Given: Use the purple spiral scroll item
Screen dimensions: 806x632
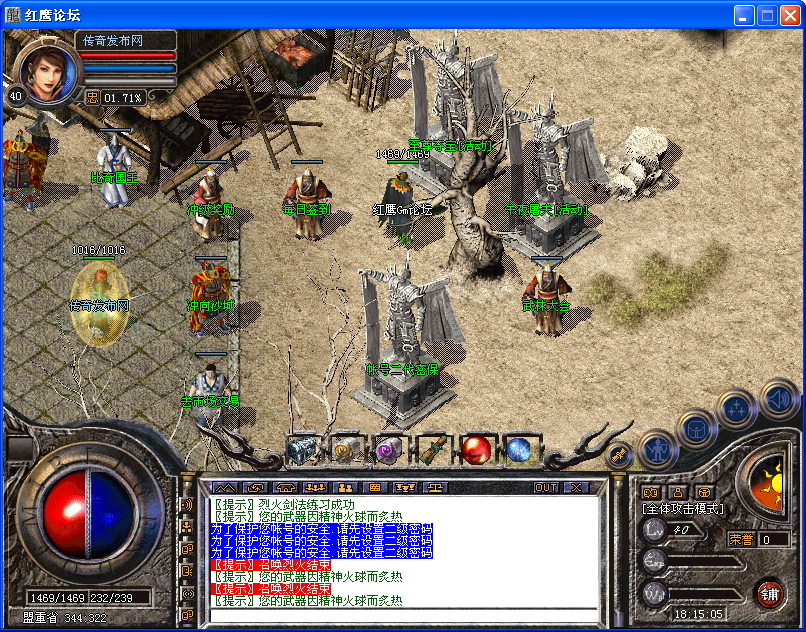Looking at the screenshot, I should (389, 451).
